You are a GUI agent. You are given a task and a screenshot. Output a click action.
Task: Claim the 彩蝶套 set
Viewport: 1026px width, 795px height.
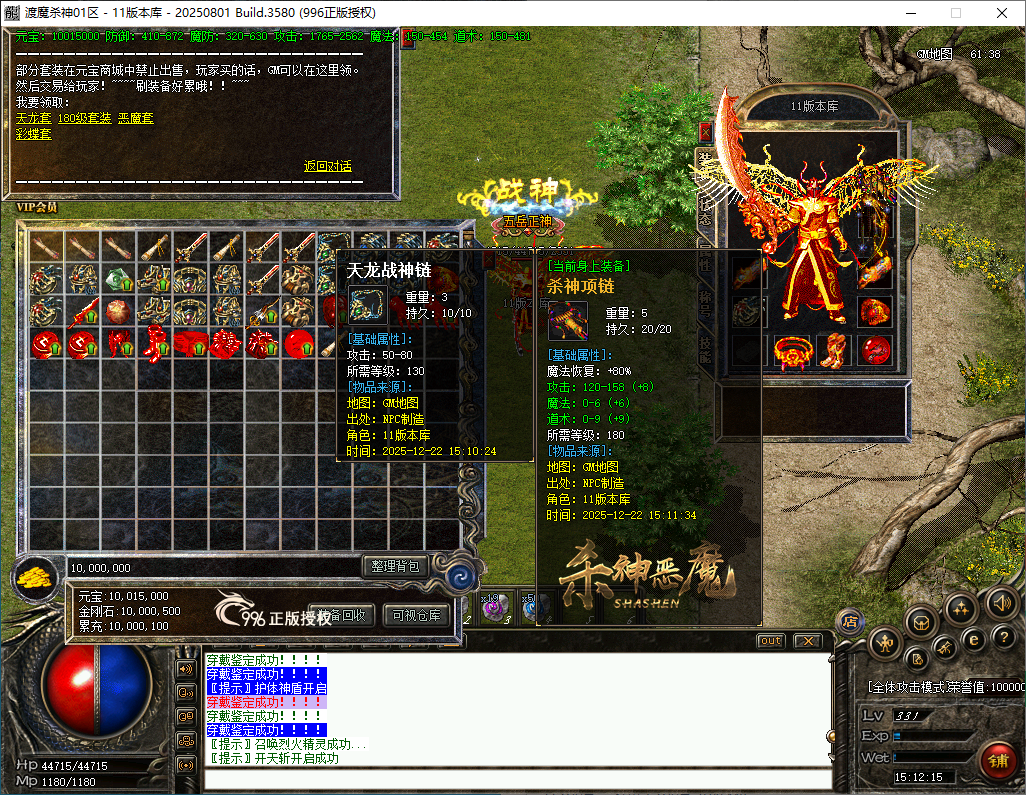click(x=33, y=133)
